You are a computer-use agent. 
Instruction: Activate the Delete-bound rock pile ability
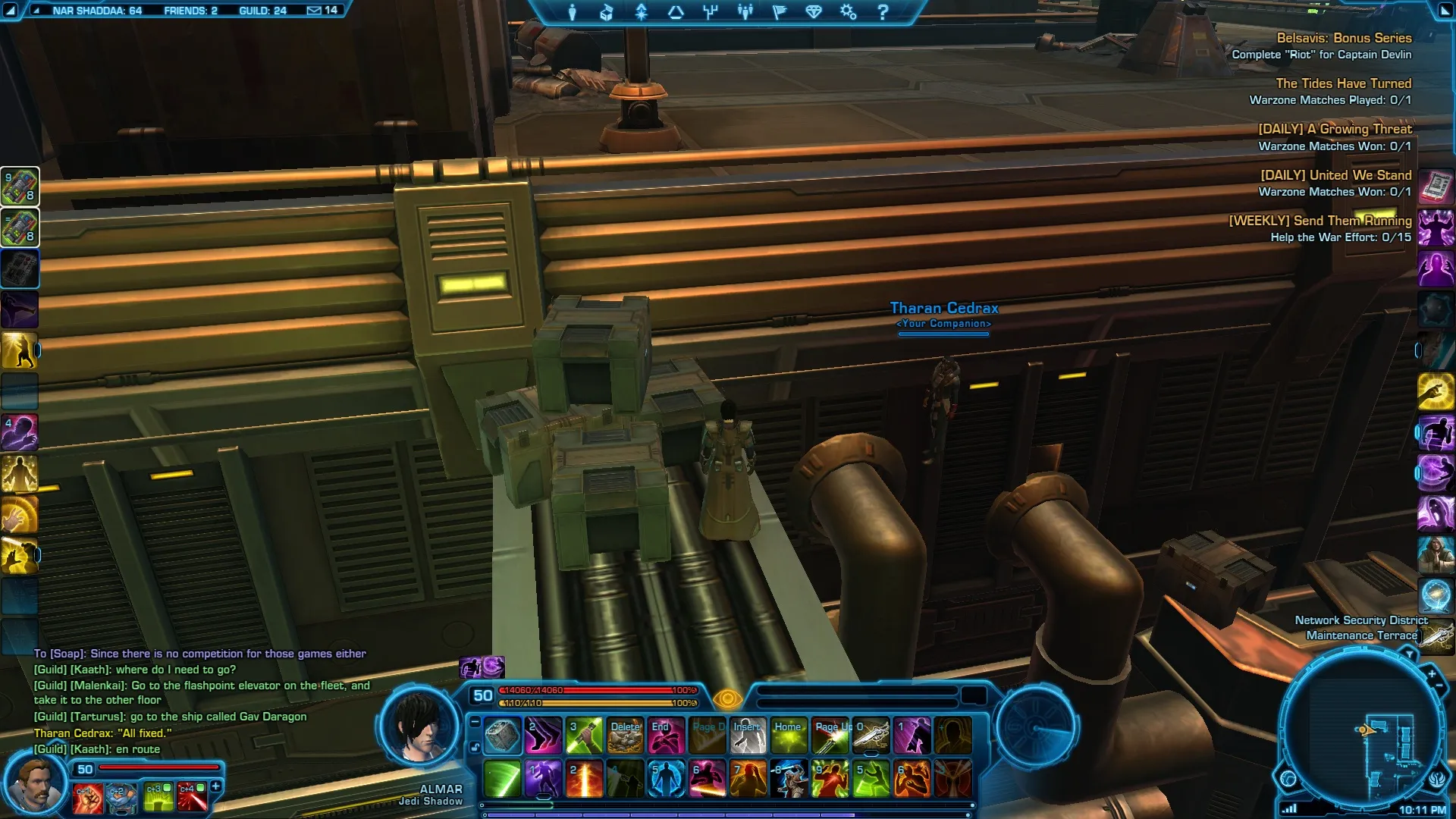click(x=626, y=736)
